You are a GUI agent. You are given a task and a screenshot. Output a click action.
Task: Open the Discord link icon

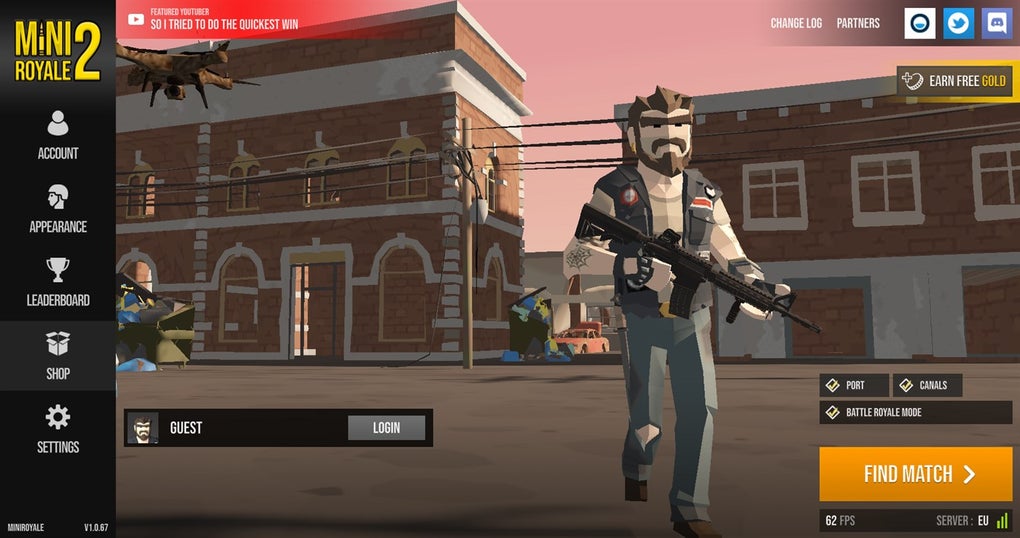[997, 23]
